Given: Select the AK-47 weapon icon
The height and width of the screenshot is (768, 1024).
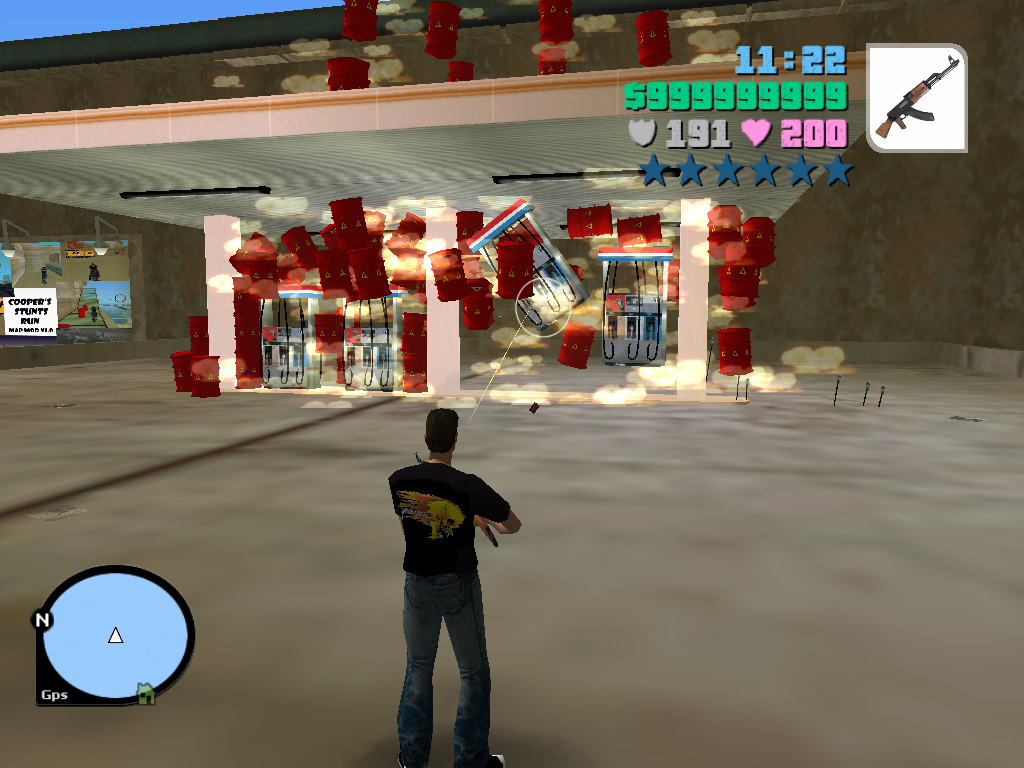Looking at the screenshot, I should (916, 97).
